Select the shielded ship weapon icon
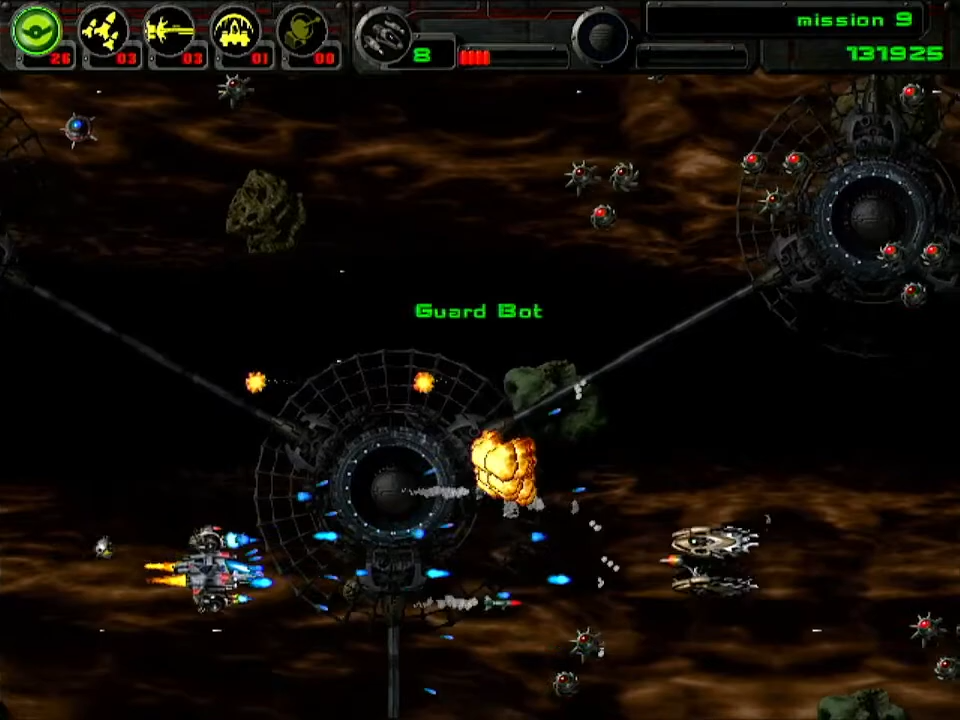The image size is (960, 720). tap(235, 31)
